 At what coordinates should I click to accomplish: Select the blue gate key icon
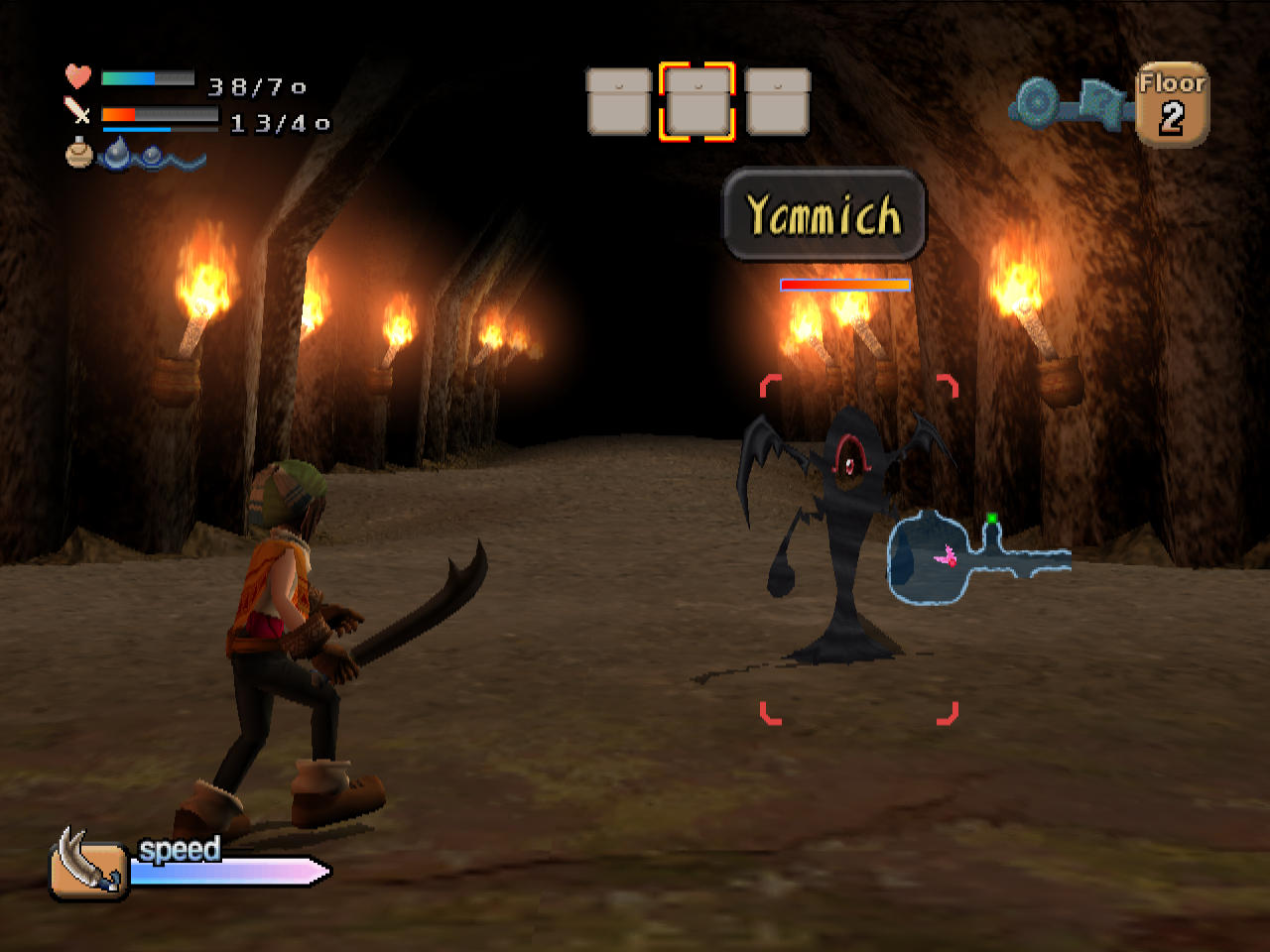[x=1070, y=102]
